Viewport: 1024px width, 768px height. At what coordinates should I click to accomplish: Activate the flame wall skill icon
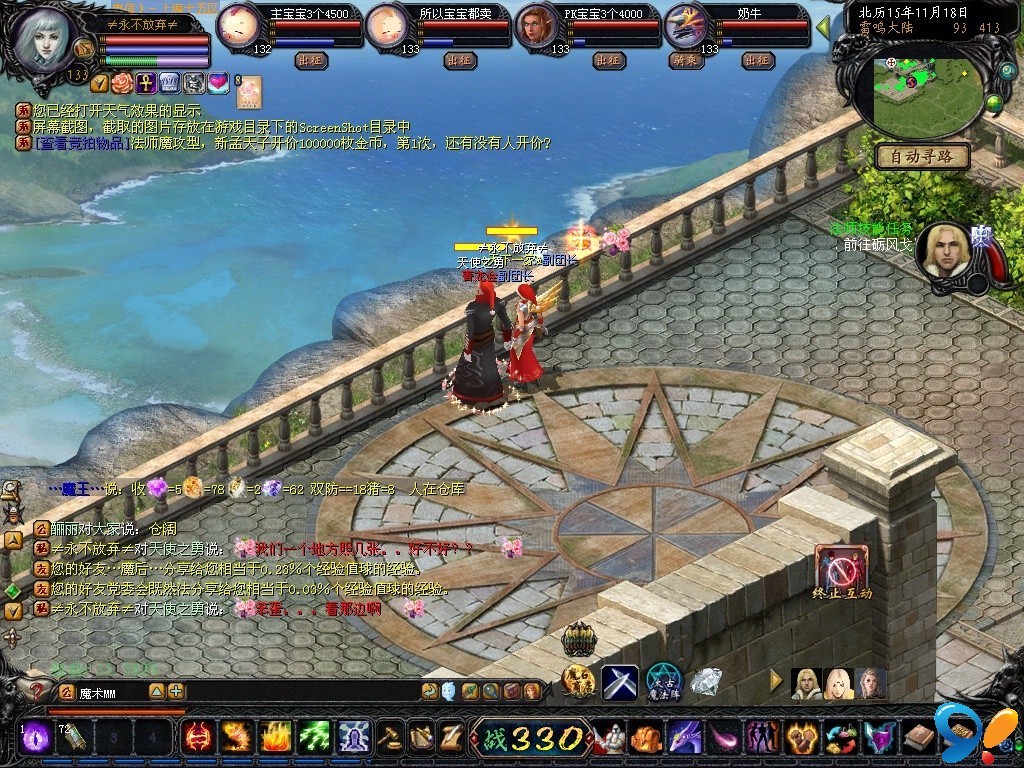(276, 737)
